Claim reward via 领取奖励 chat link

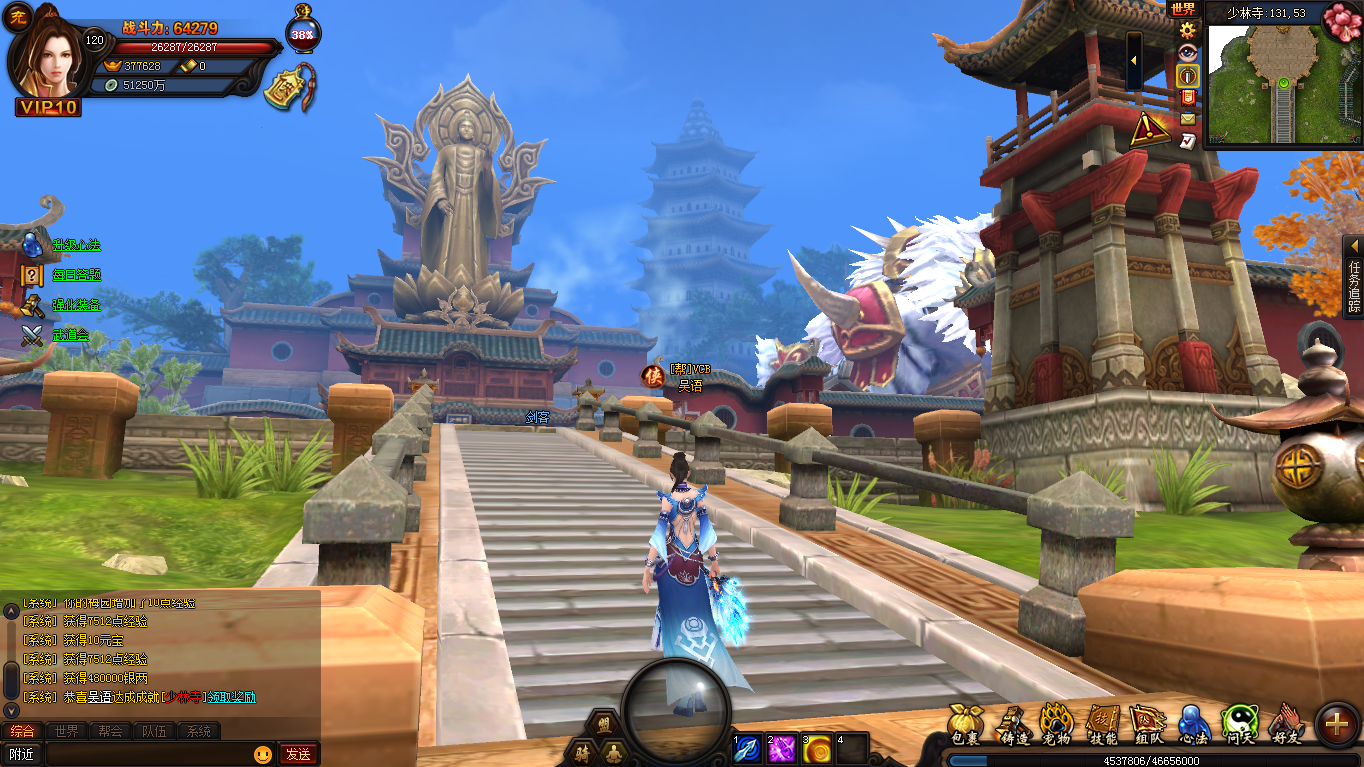point(232,697)
